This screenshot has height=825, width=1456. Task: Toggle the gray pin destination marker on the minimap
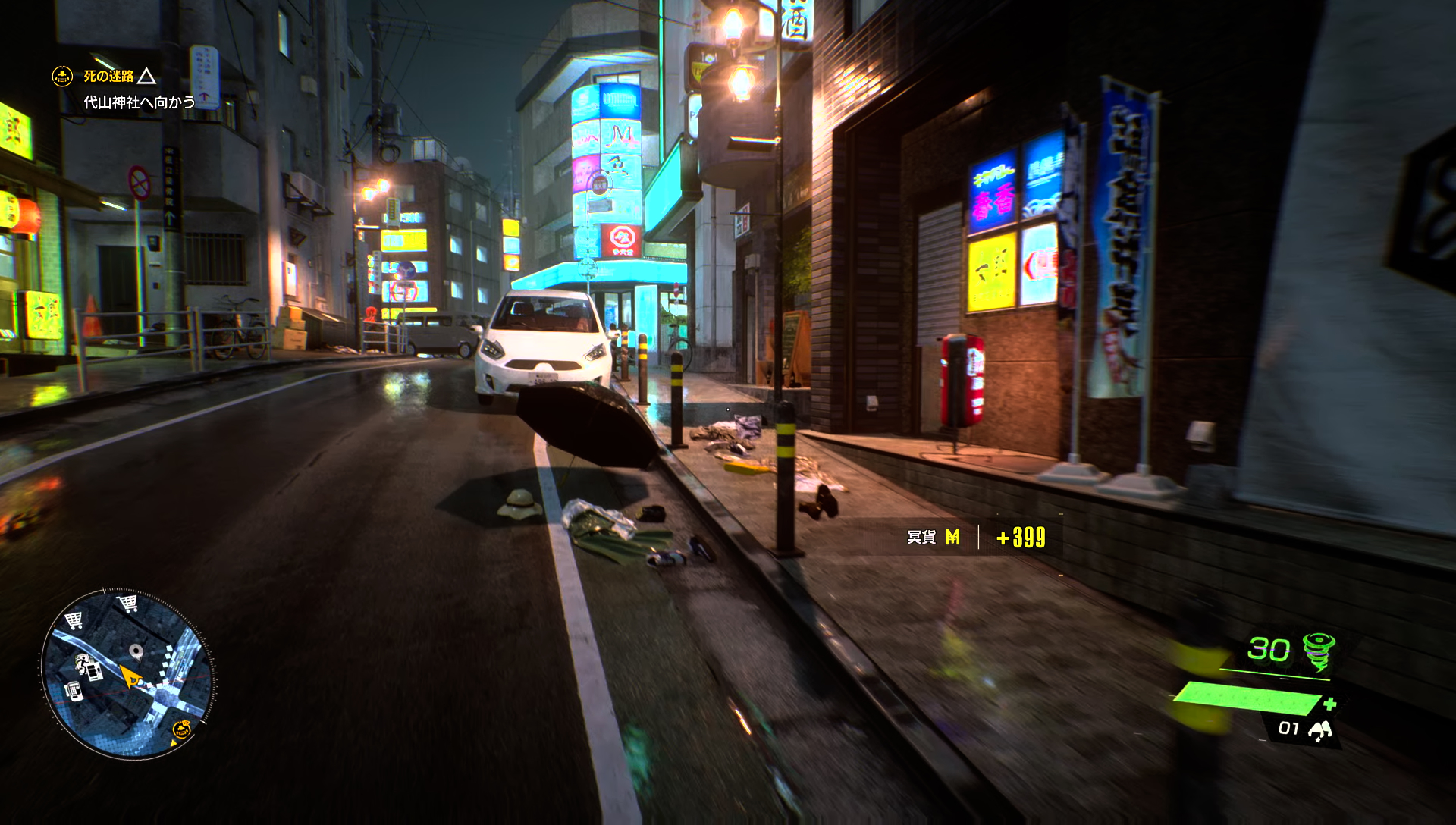pyautogui.click(x=136, y=651)
